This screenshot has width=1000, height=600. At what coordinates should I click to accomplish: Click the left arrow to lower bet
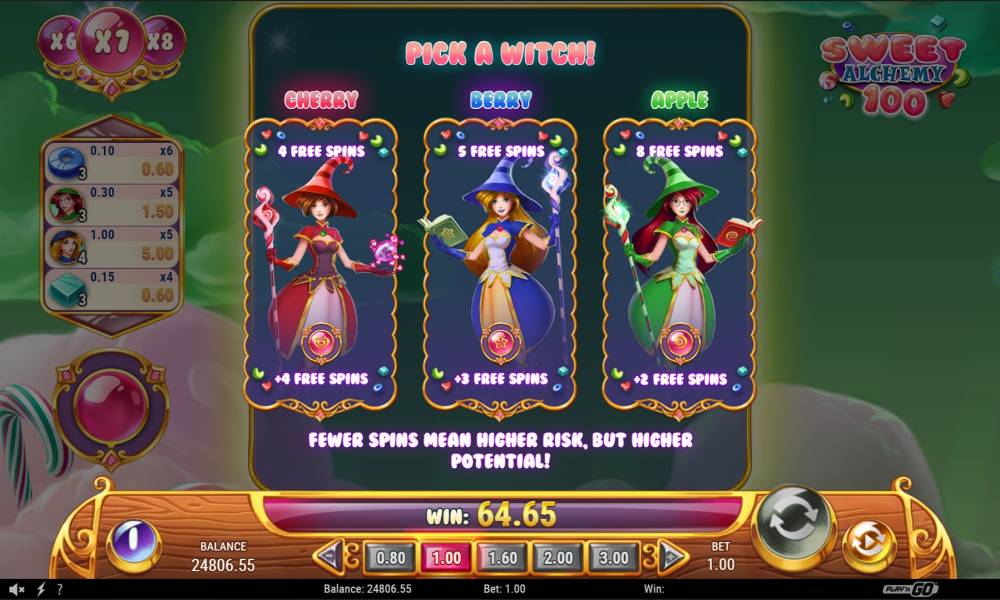coord(330,556)
